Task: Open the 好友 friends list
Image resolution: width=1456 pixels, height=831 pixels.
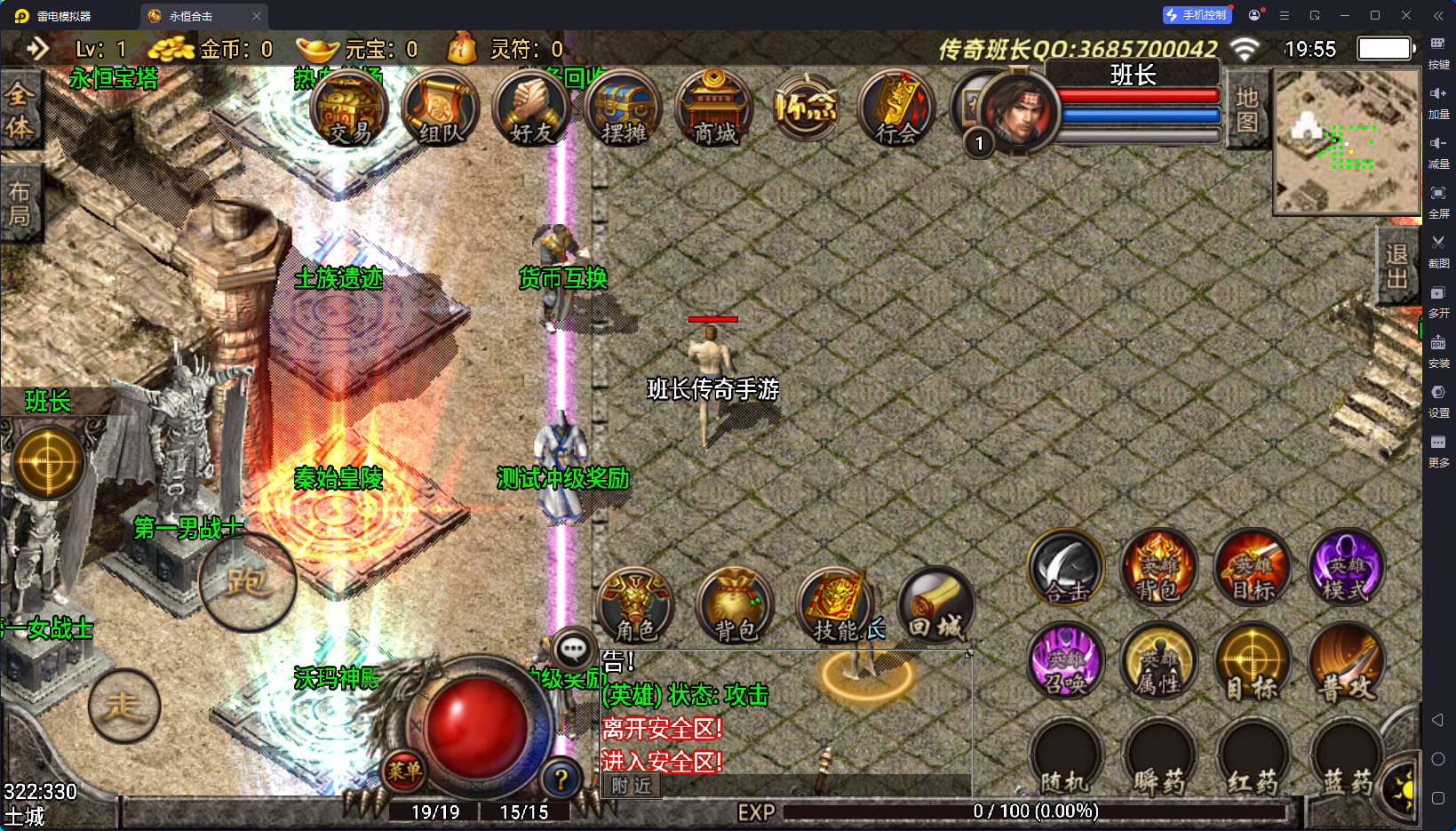Action: 532,110
